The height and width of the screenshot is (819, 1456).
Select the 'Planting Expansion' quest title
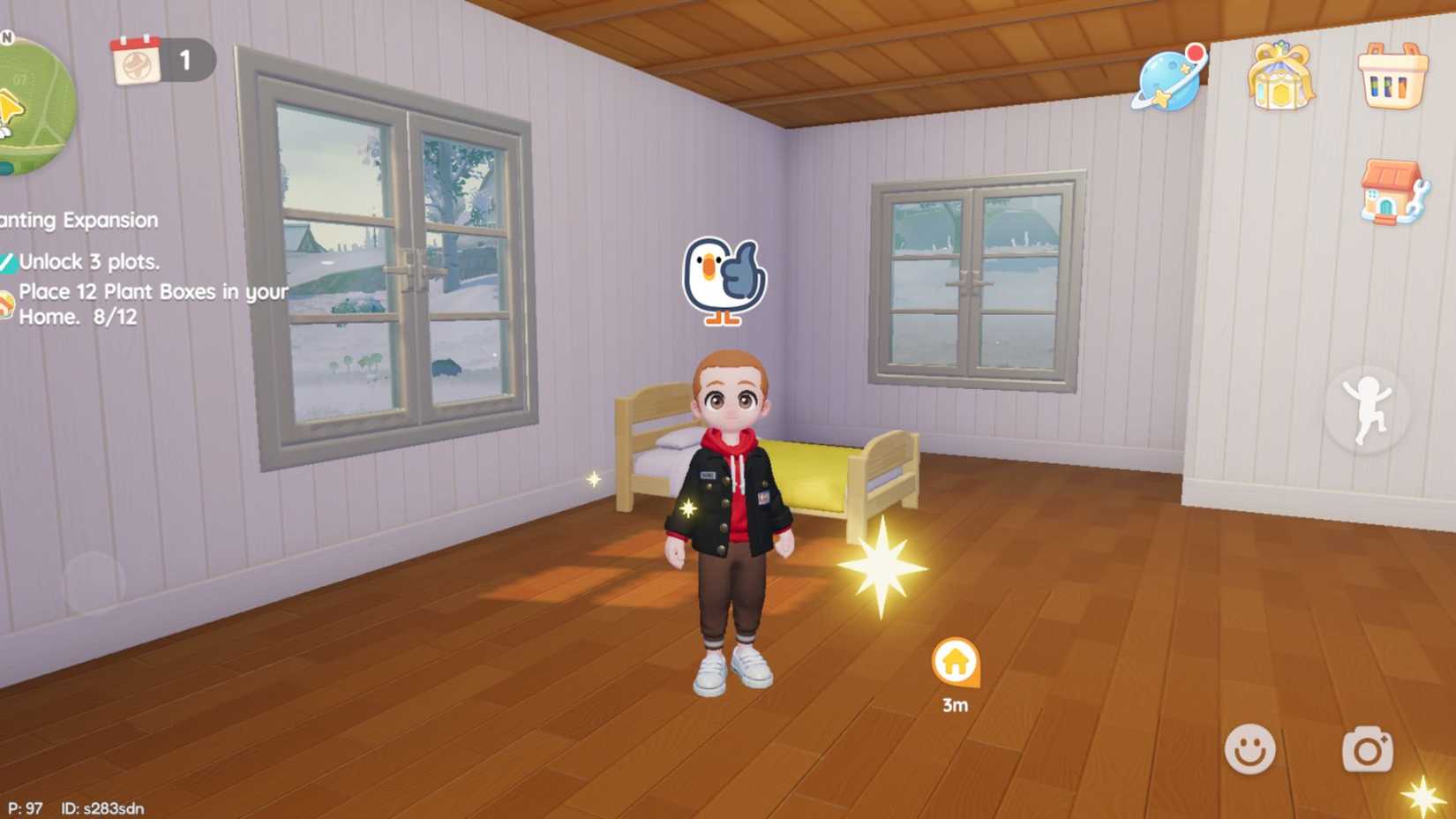(x=78, y=219)
